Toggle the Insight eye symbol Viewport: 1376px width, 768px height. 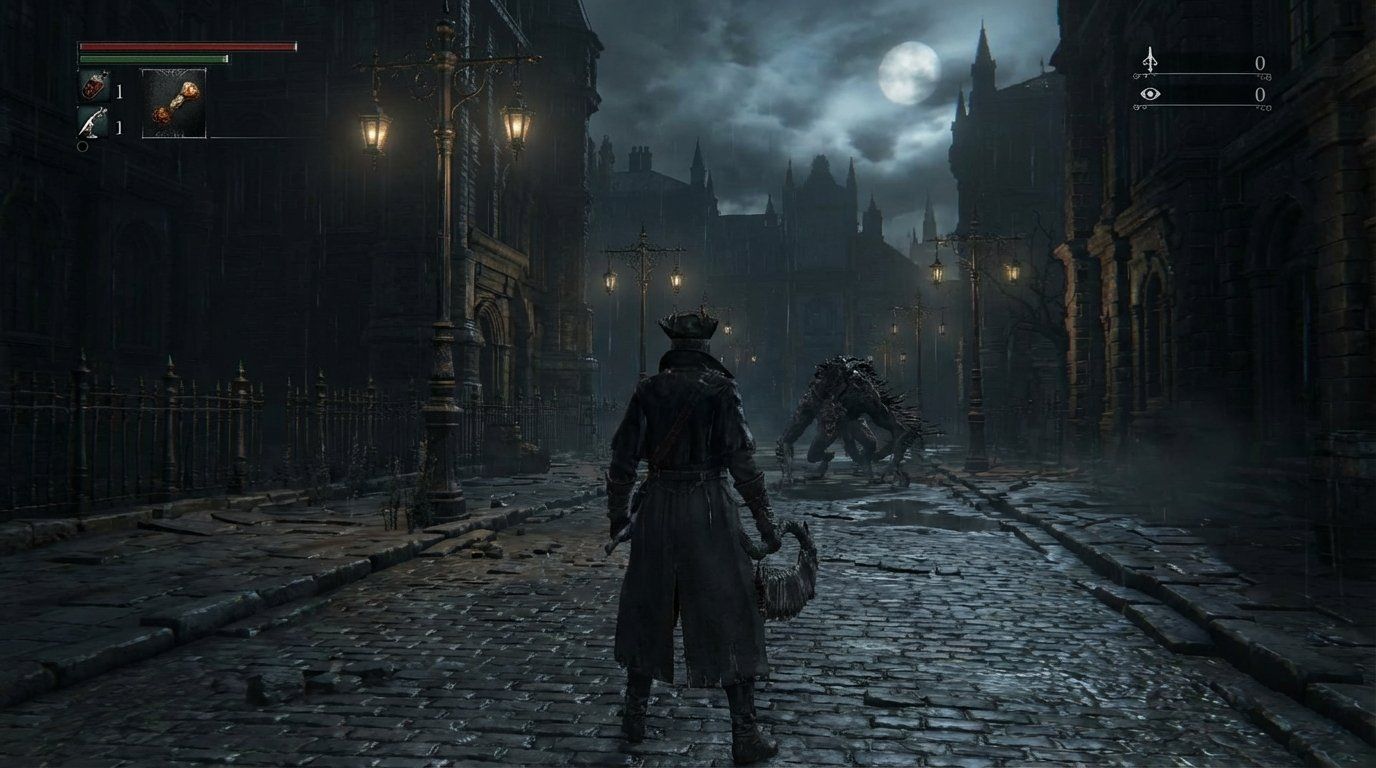pos(1150,93)
